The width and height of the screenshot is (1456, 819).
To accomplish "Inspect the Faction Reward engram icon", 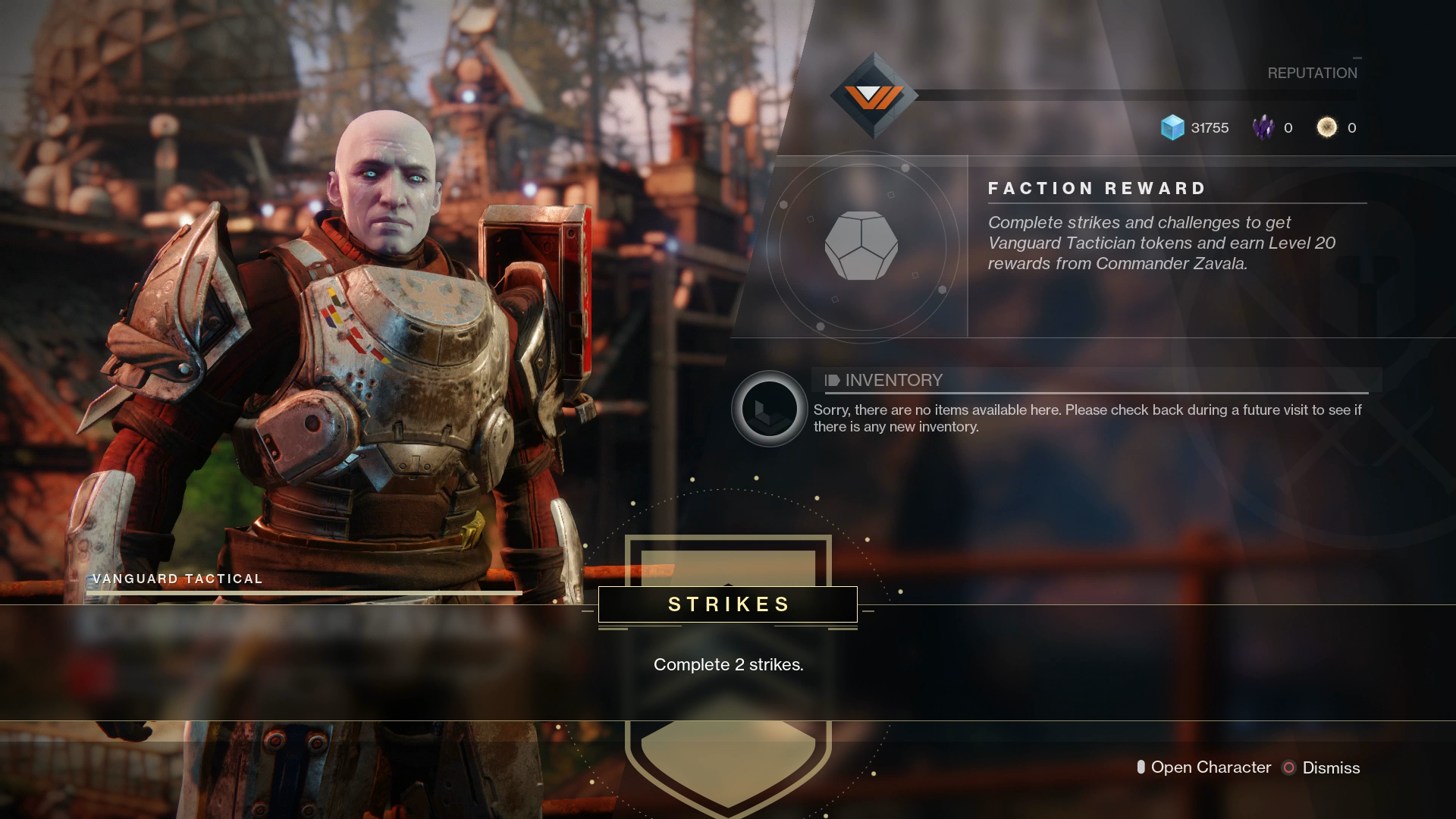I will (x=860, y=246).
